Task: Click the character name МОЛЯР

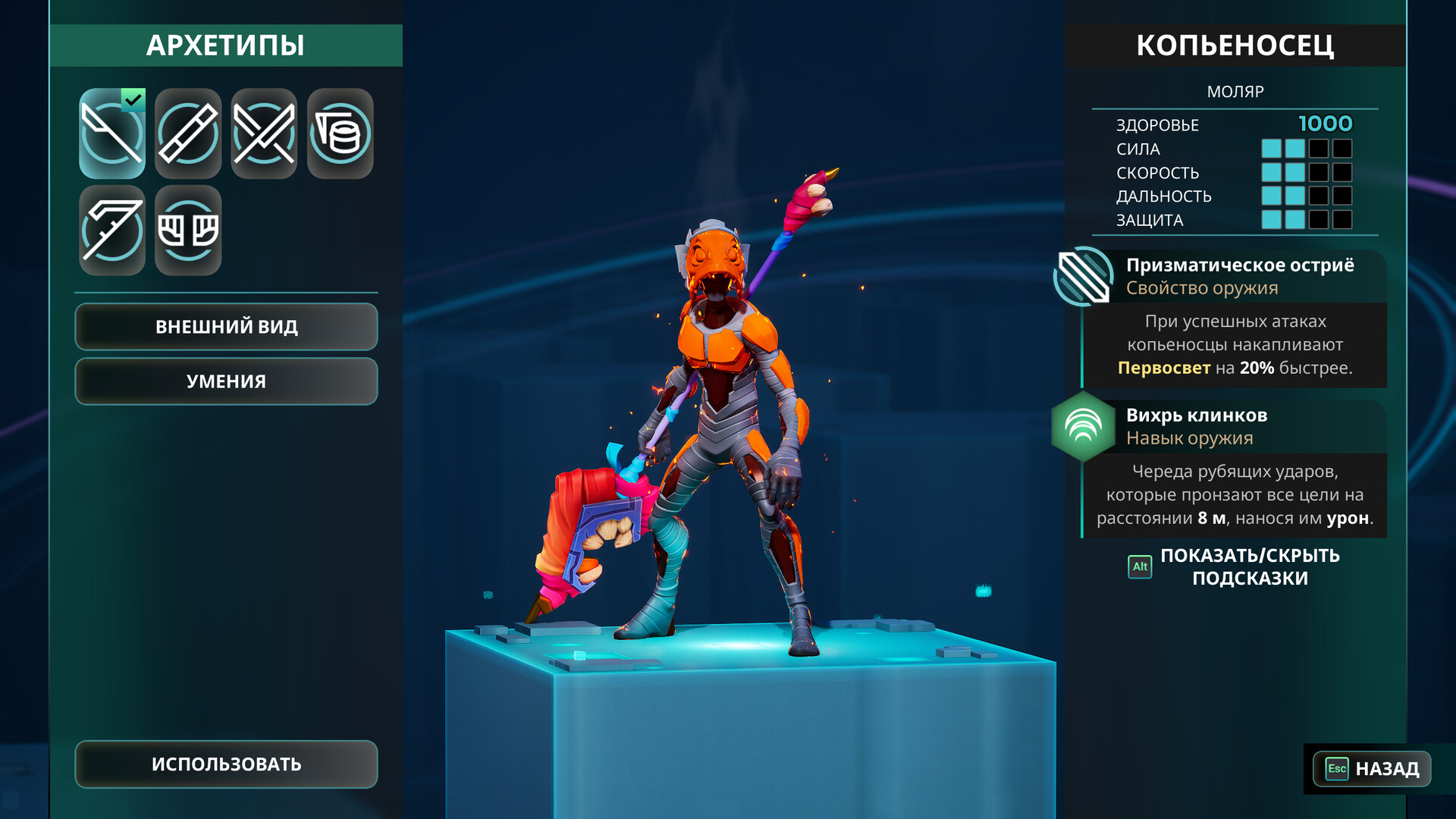Action: point(1236,91)
